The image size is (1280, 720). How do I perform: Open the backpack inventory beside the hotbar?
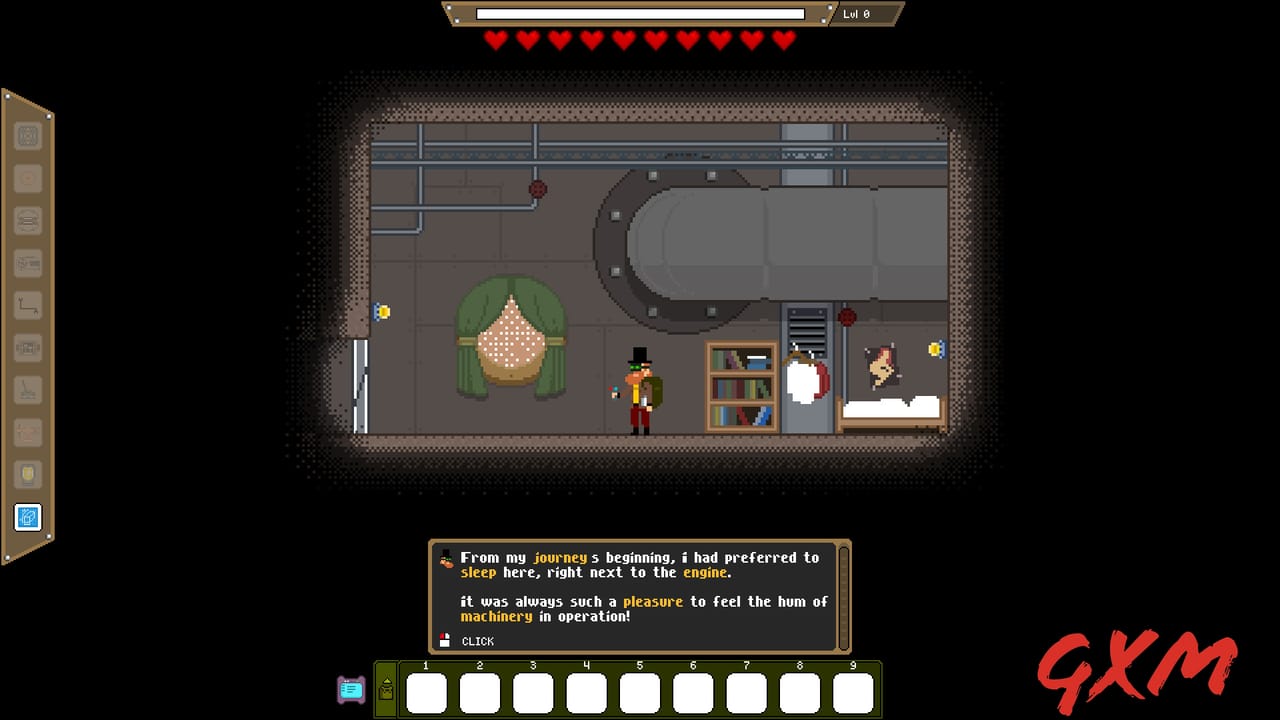[x=388, y=693]
